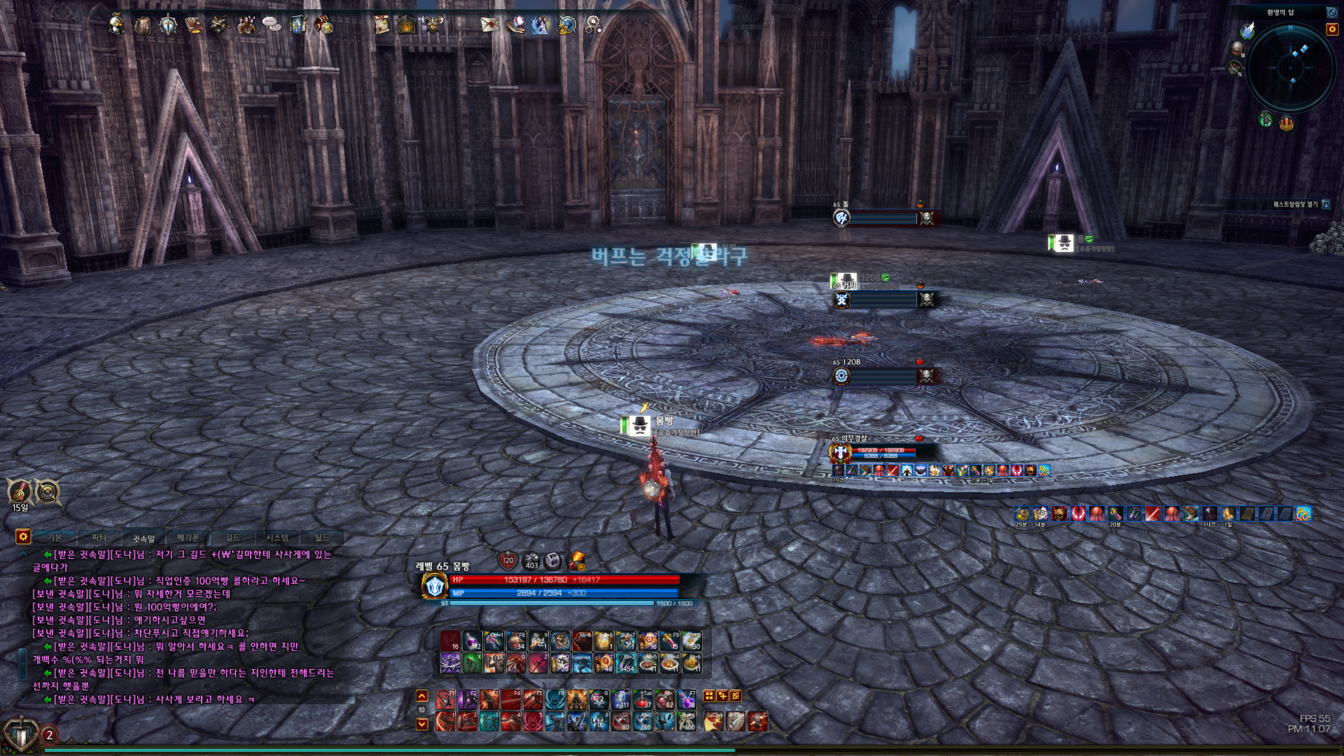Click the magnifying glass icon above chat
Image resolution: width=1344 pixels, height=756 pixels.
(x=47, y=491)
